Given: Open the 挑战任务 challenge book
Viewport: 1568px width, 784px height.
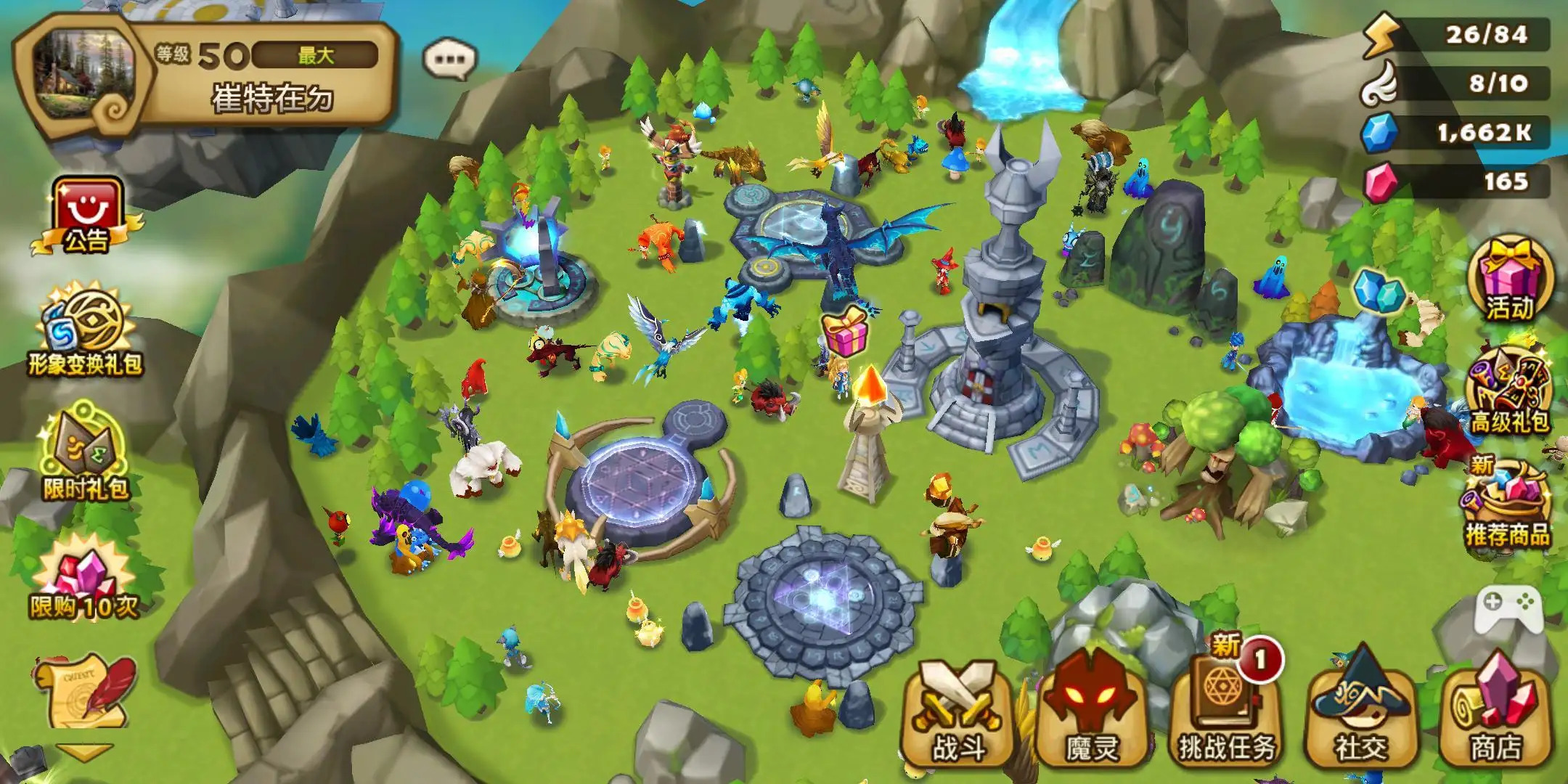Looking at the screenshot, I should point(1225,715).
